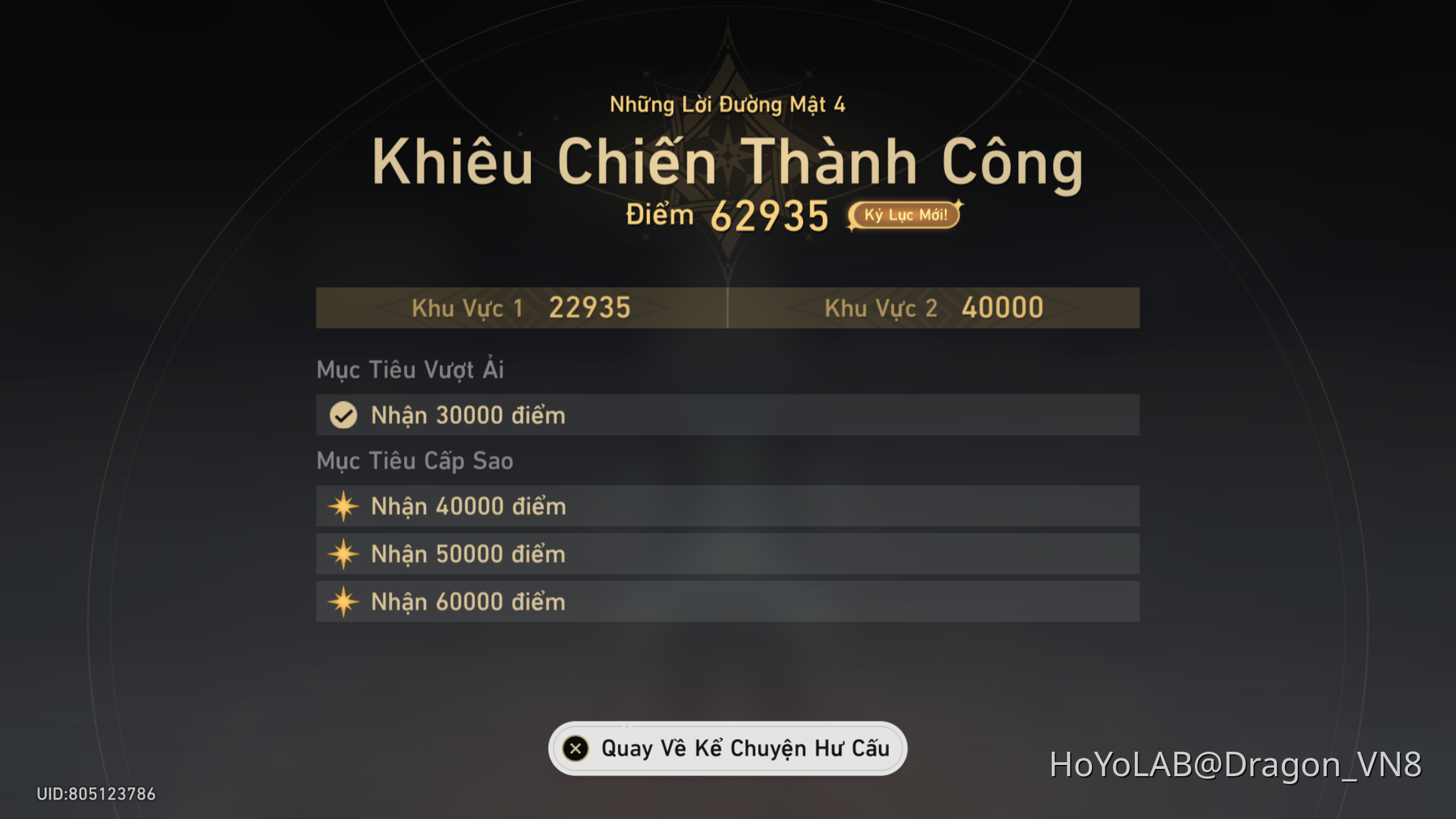Expand the Mục Tiêu Vượt Ải section

409,369
